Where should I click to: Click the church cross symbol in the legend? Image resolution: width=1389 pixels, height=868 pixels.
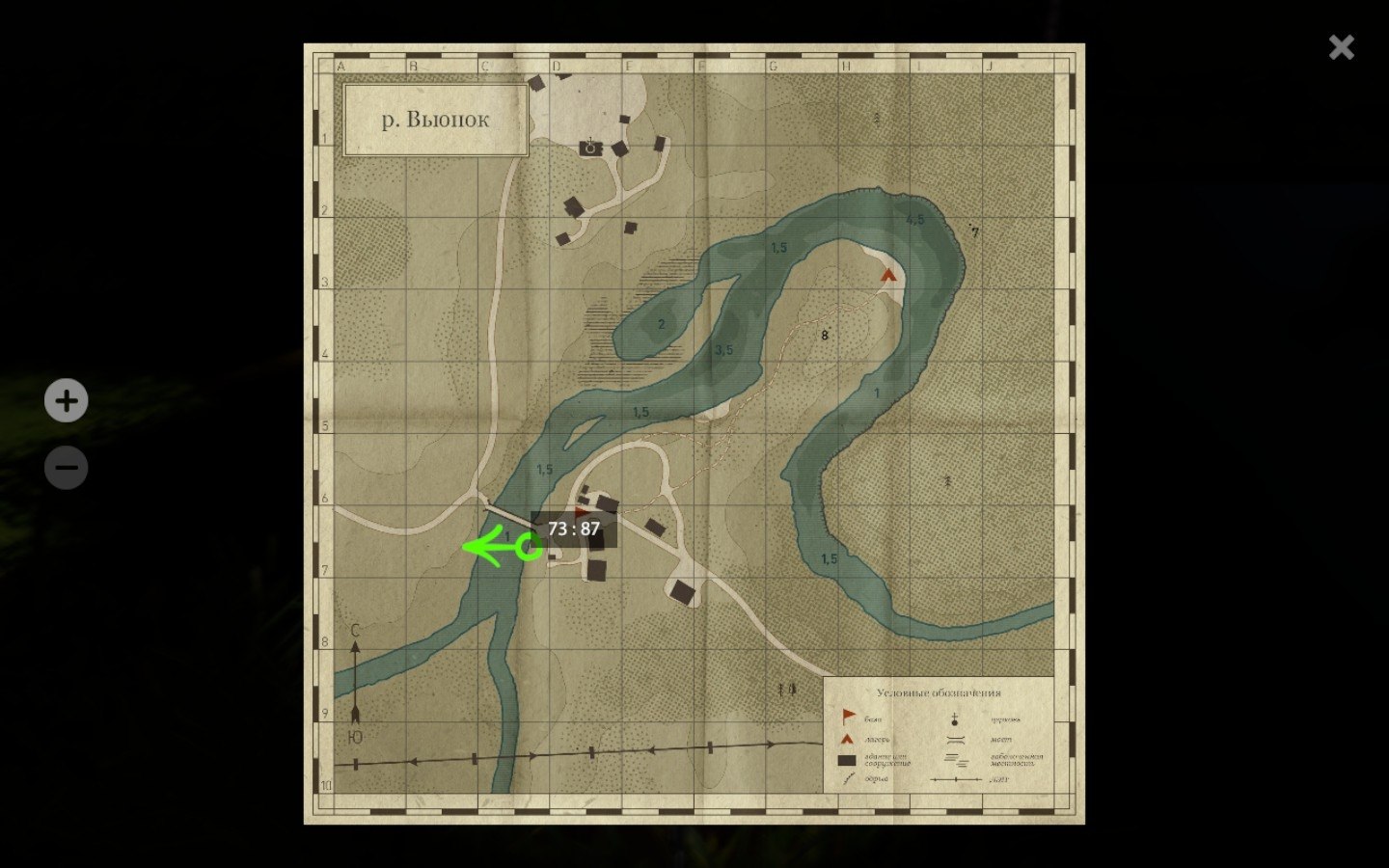954,719
